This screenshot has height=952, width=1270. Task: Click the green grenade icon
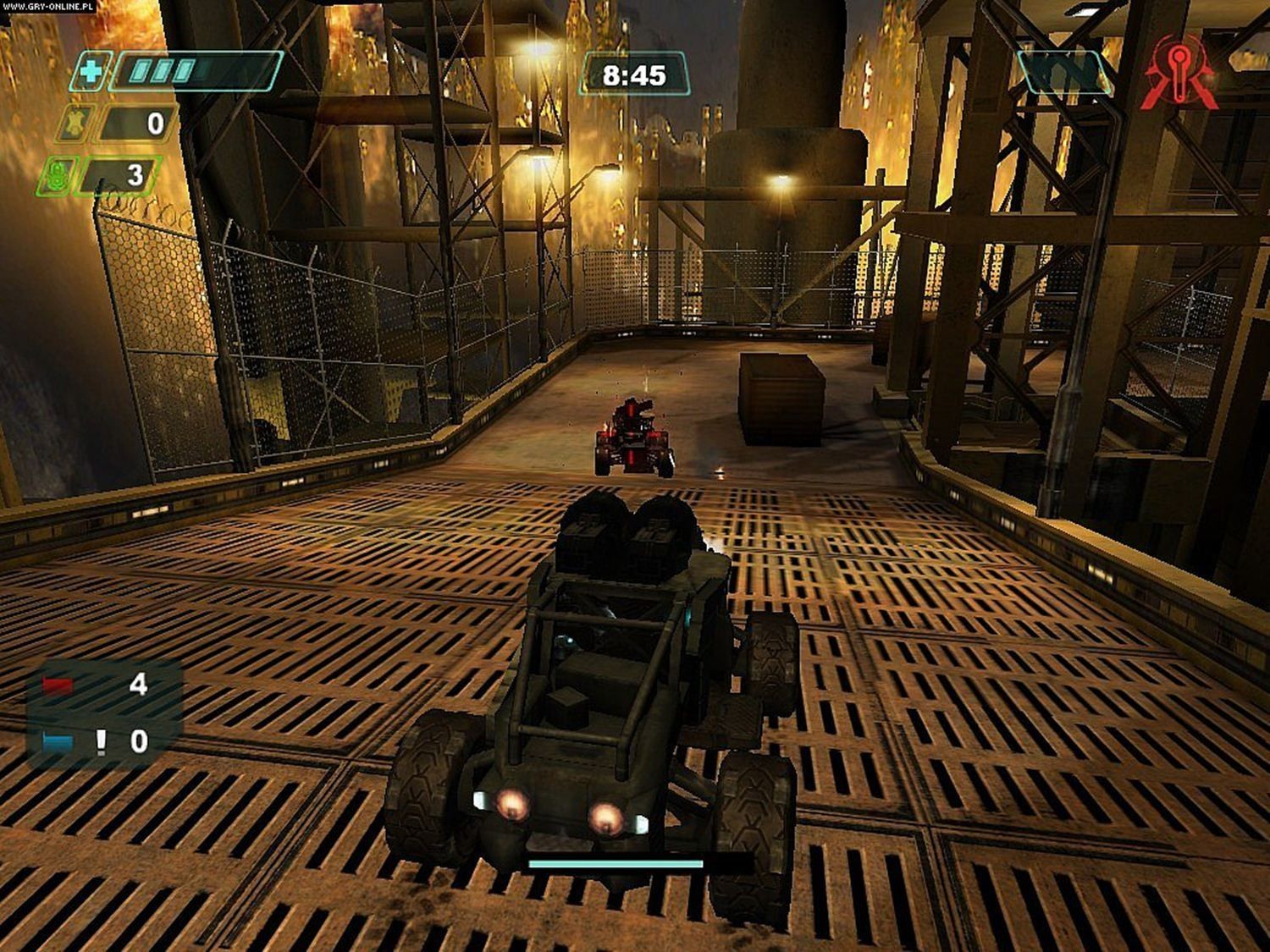58,176
